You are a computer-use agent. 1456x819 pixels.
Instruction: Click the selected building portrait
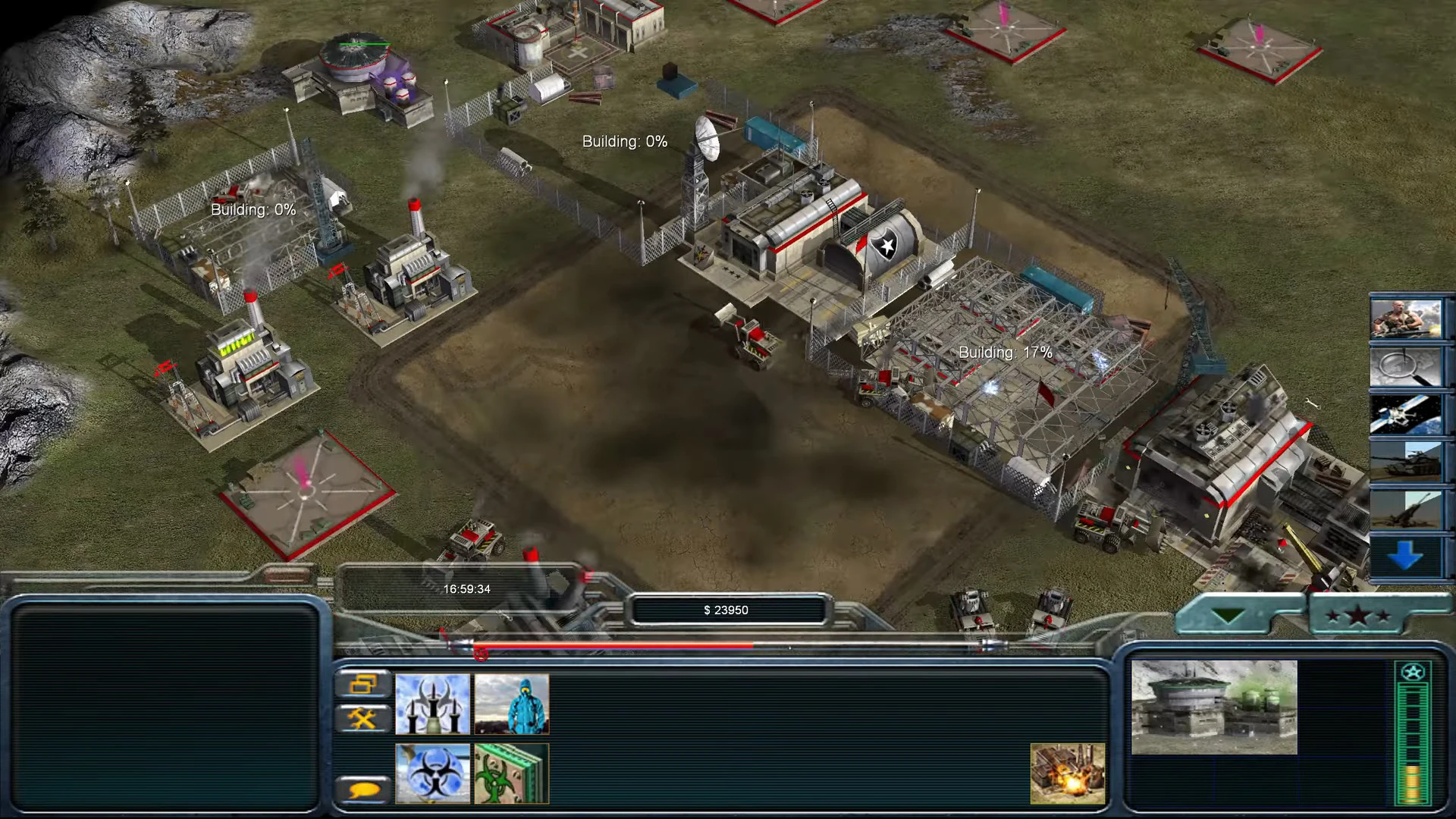coord(1214,707)
